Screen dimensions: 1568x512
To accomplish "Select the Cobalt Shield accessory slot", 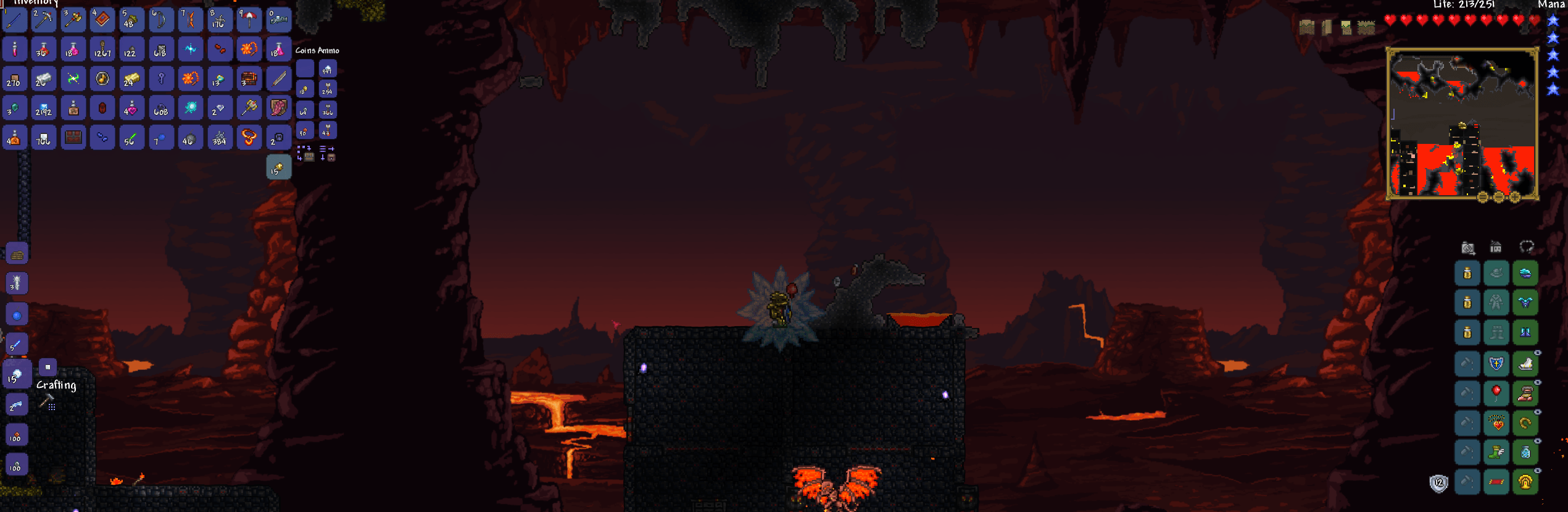I will click(1496, 364).
